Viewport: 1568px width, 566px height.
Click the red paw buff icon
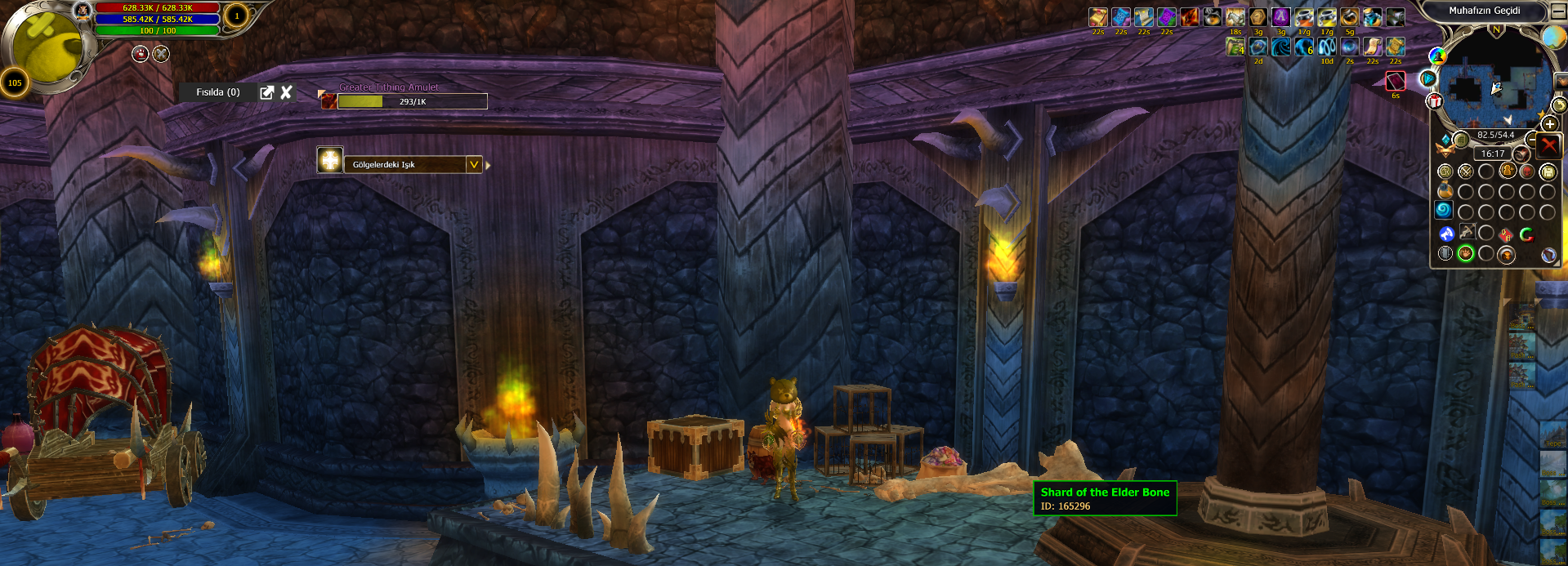(140, 54)
